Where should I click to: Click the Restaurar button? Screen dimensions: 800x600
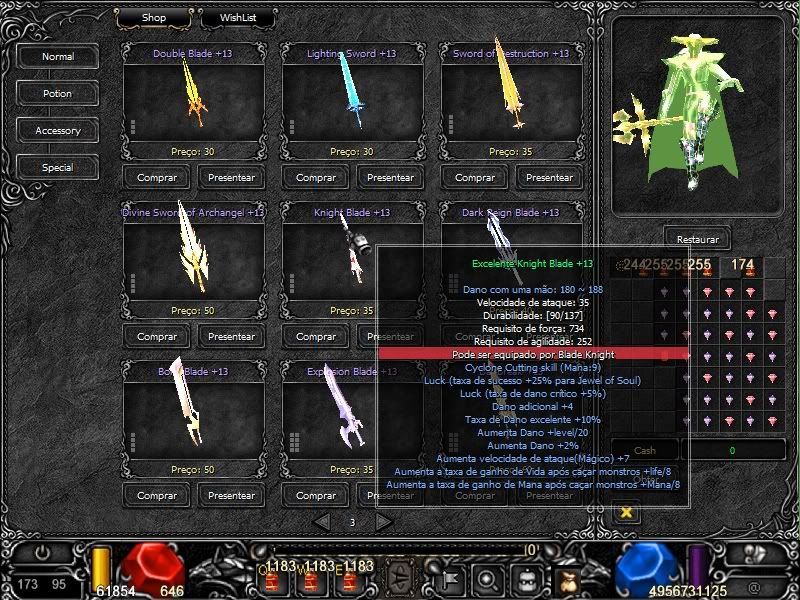pyautogui.click(x=697, y=240)
